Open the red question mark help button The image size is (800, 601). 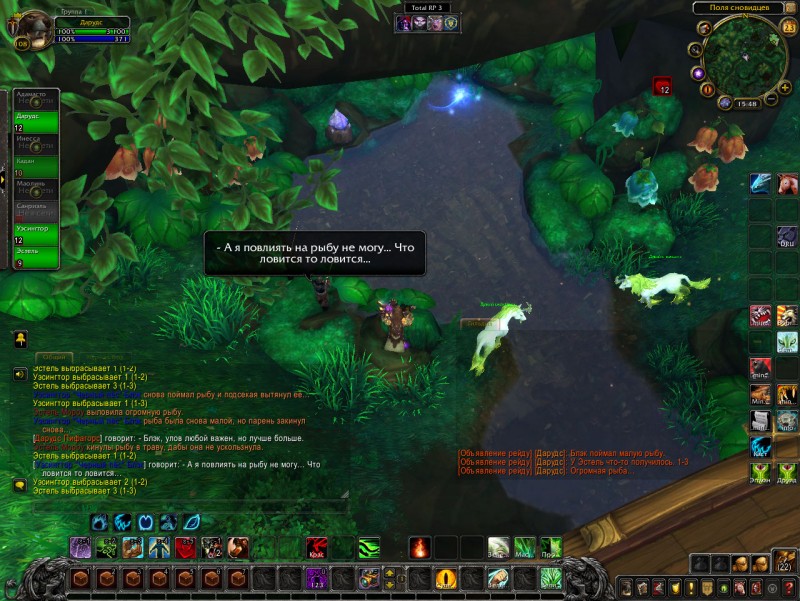coord(789,586)
